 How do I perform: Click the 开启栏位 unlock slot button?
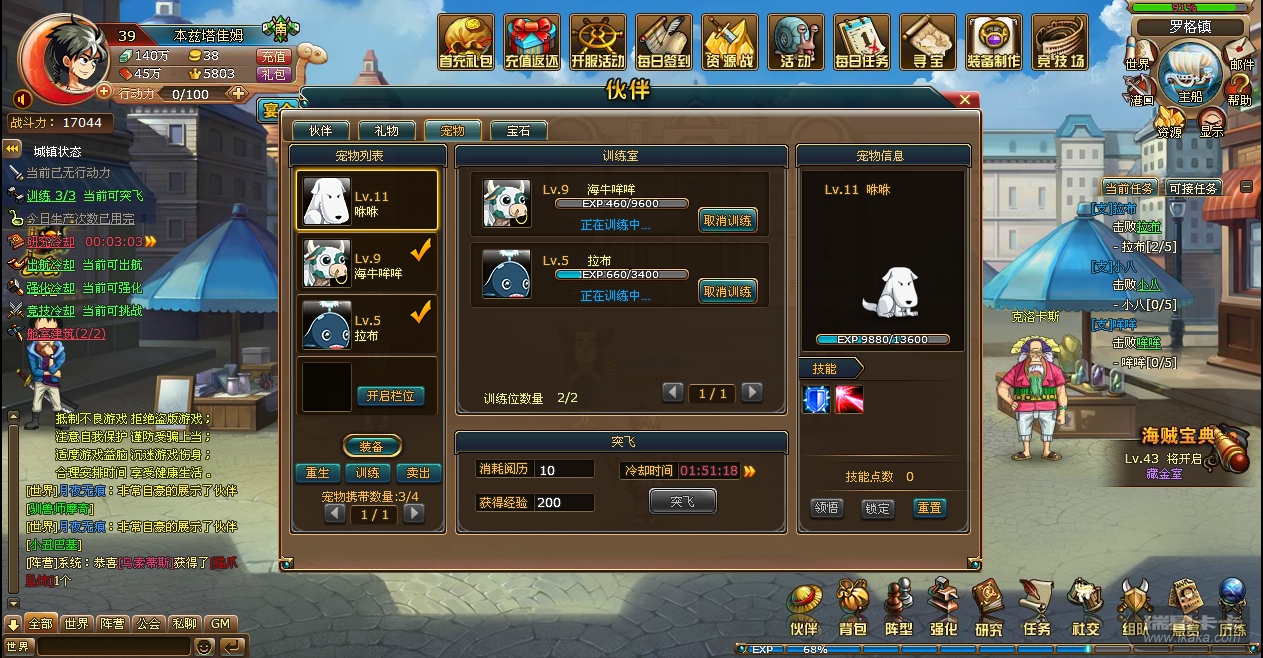[390, 396]
